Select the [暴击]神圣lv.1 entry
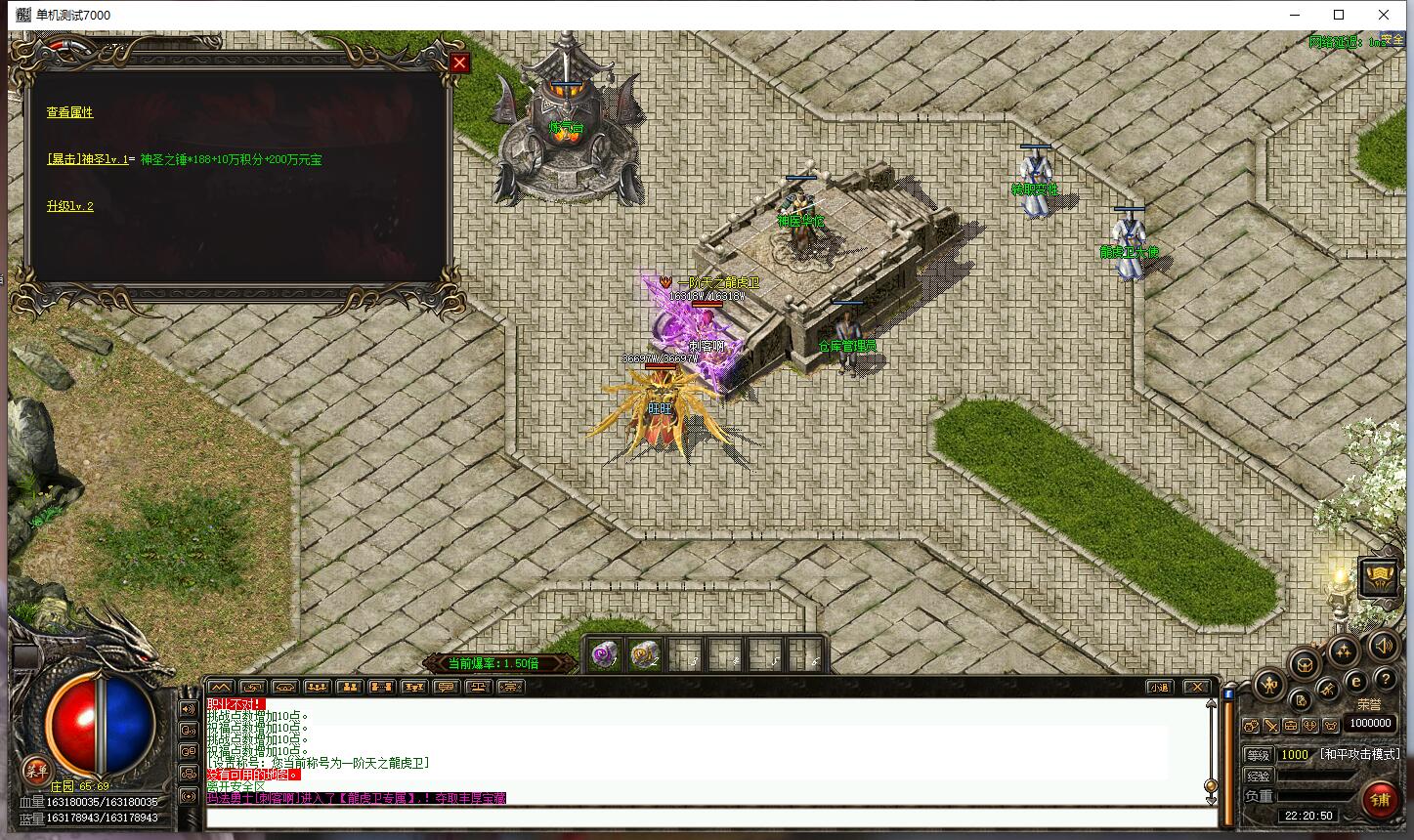The width and height of the screenshot is (1414, 840). click(87, 159)
